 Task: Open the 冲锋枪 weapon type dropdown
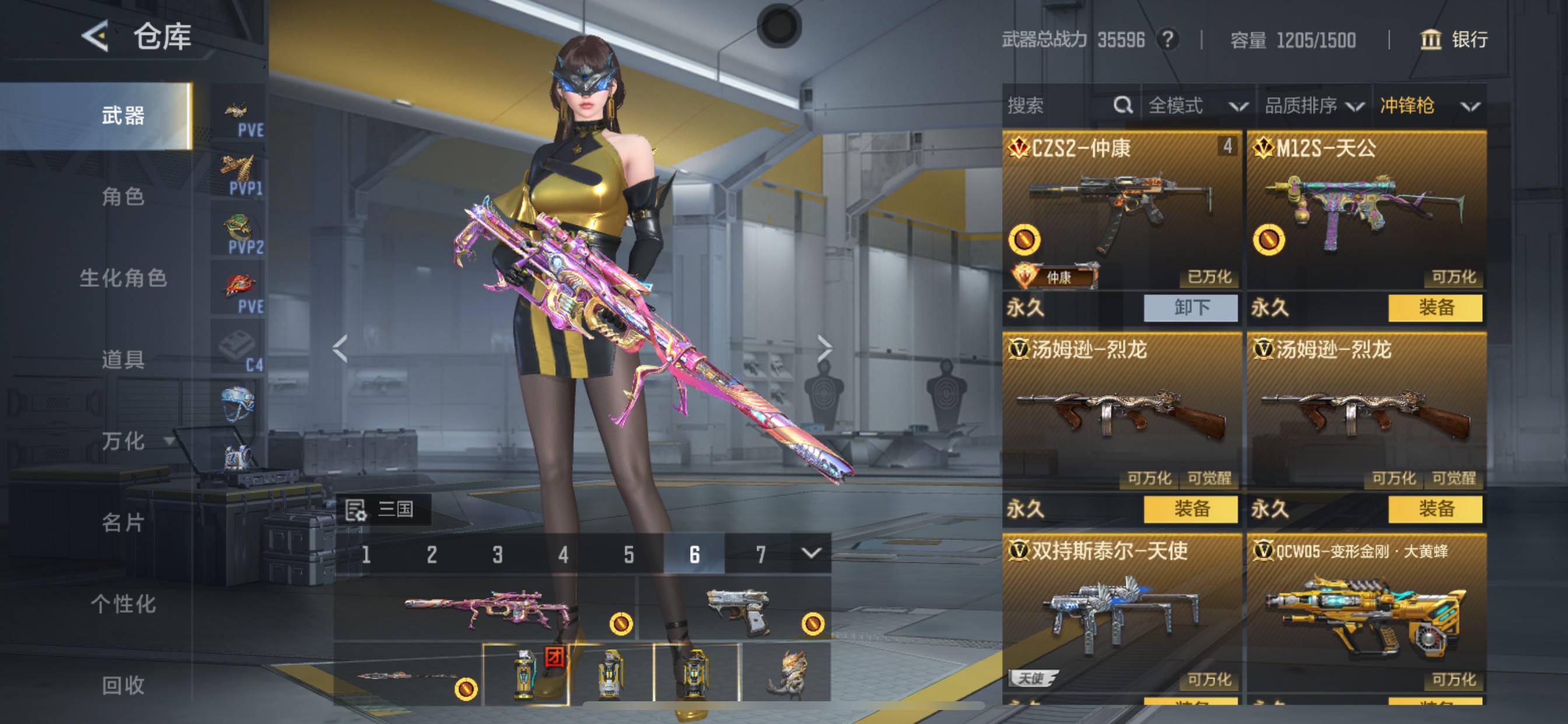click(x=1429, y=106)
